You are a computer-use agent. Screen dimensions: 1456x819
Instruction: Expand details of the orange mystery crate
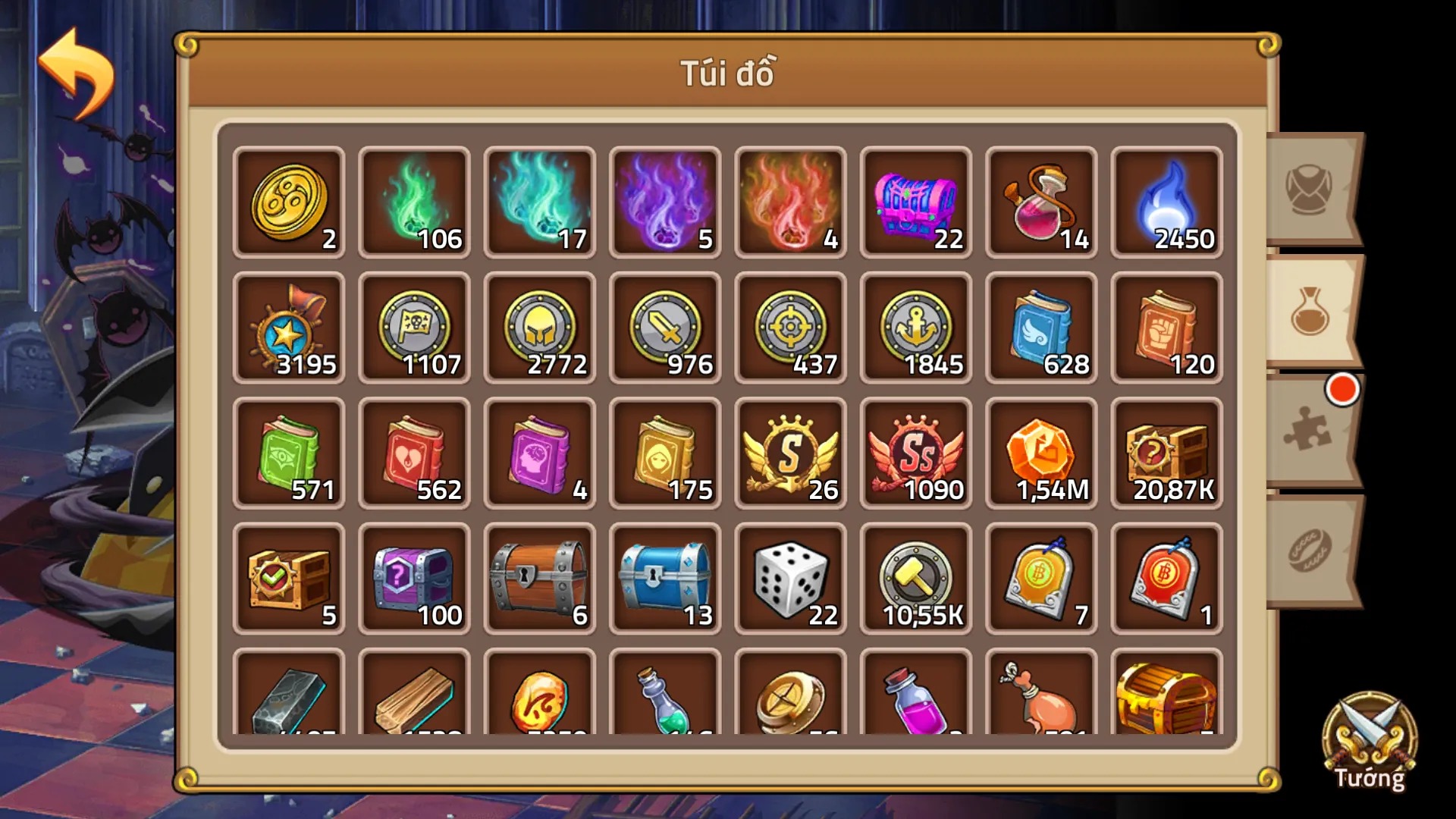coord(1166,453)
